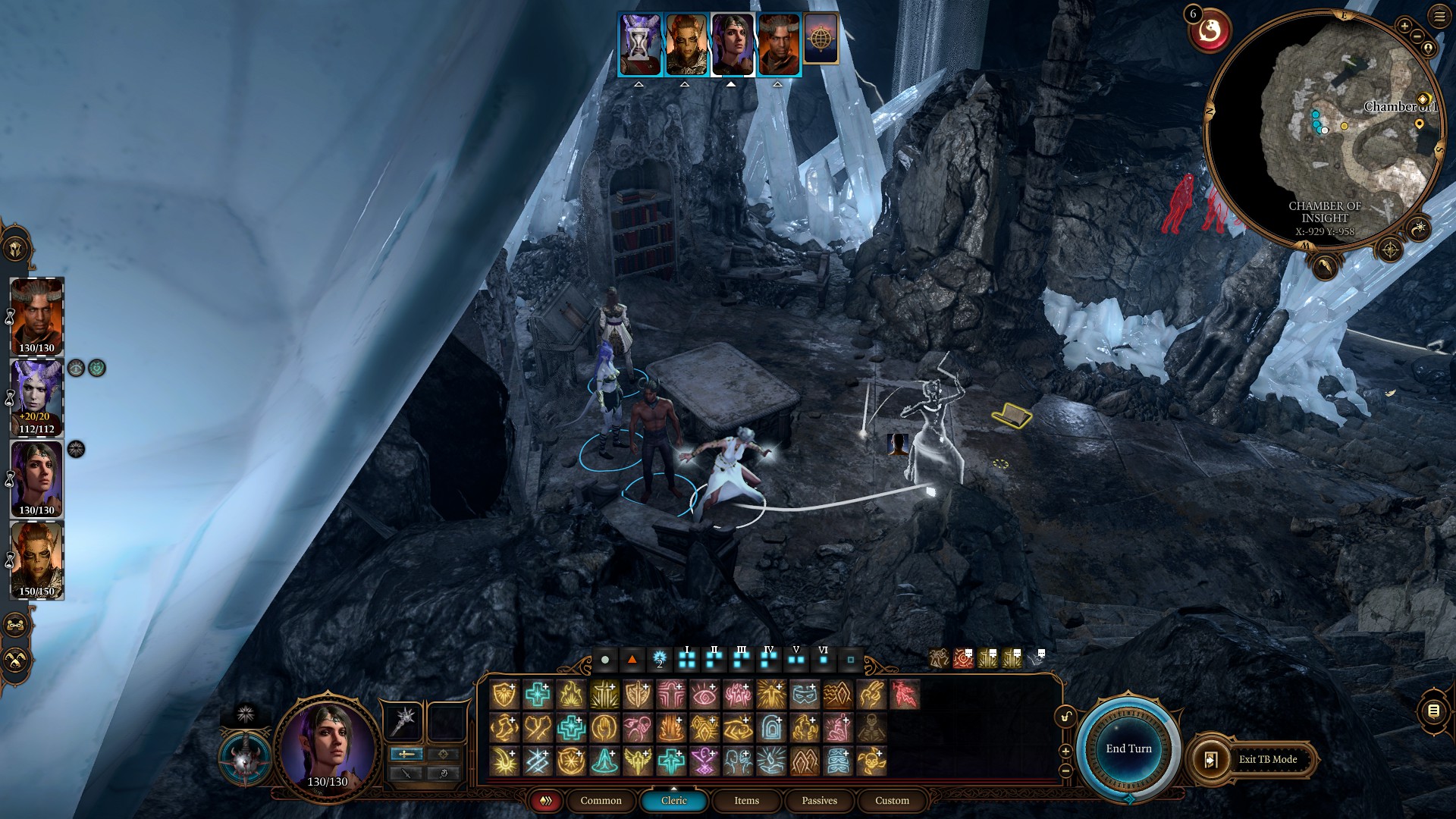Image resolution: width=1456 pixels, height=819 pixels.
Task: Click the Exit TB Mode button
Action: coord(1268,759)
